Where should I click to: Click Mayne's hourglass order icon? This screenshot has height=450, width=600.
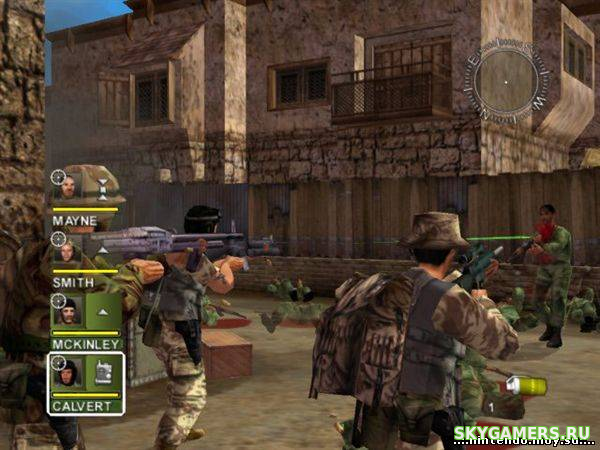(102, 187)
